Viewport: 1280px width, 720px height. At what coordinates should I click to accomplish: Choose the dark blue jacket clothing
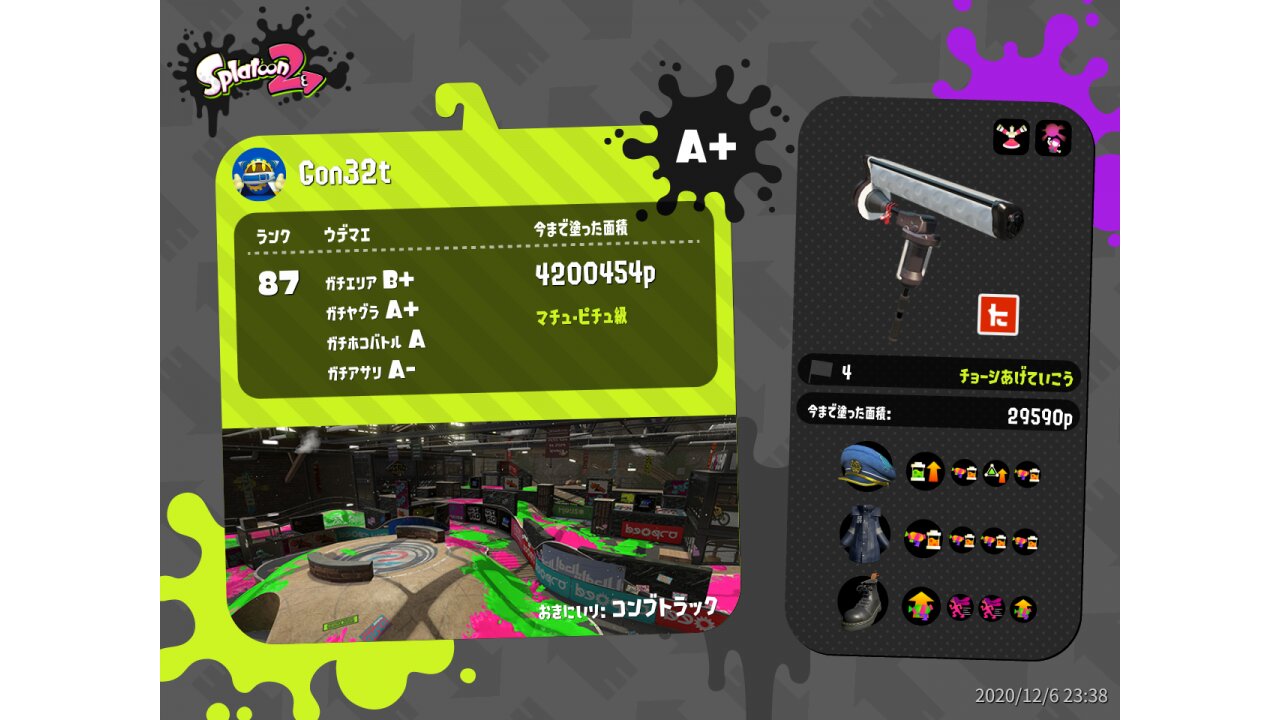pos(865,535)
